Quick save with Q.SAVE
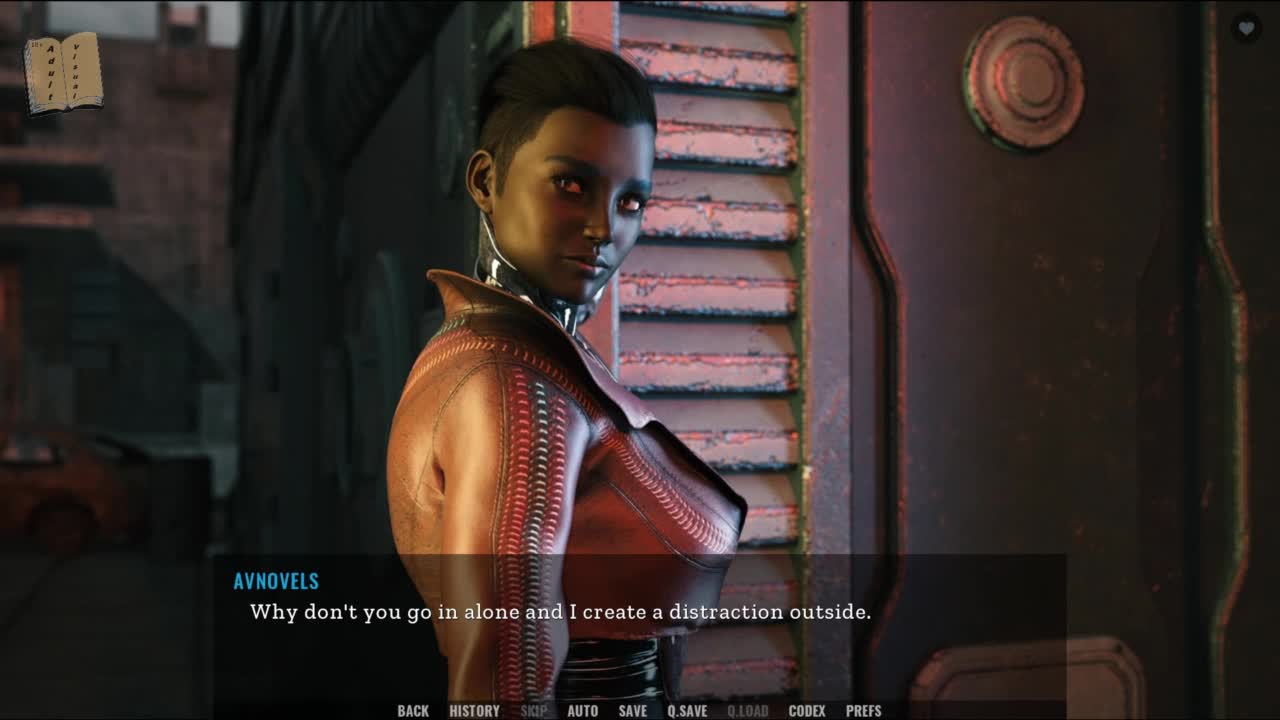1280x720 pixels. pos(687,711)
